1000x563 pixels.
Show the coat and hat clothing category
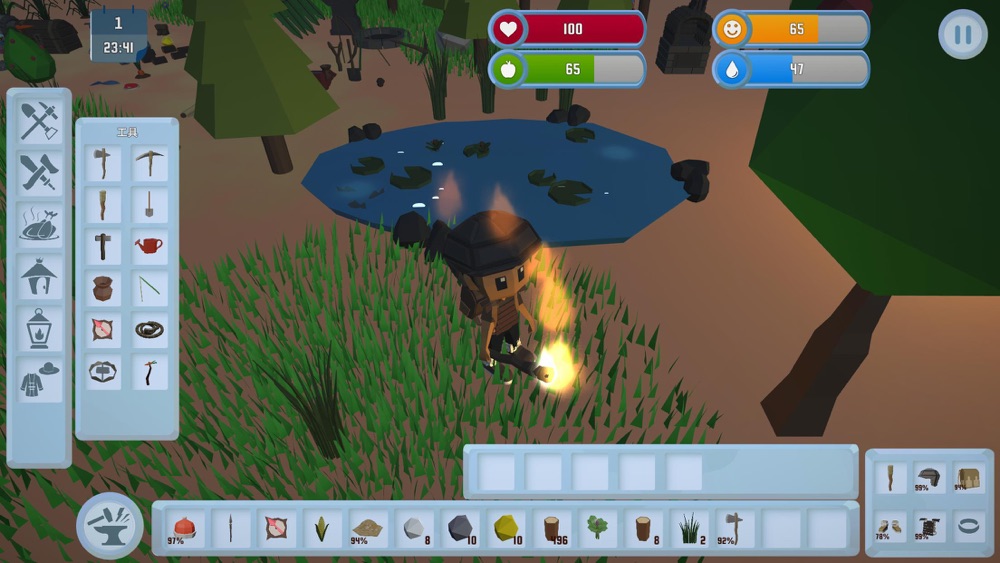click(x=39, y=380)
